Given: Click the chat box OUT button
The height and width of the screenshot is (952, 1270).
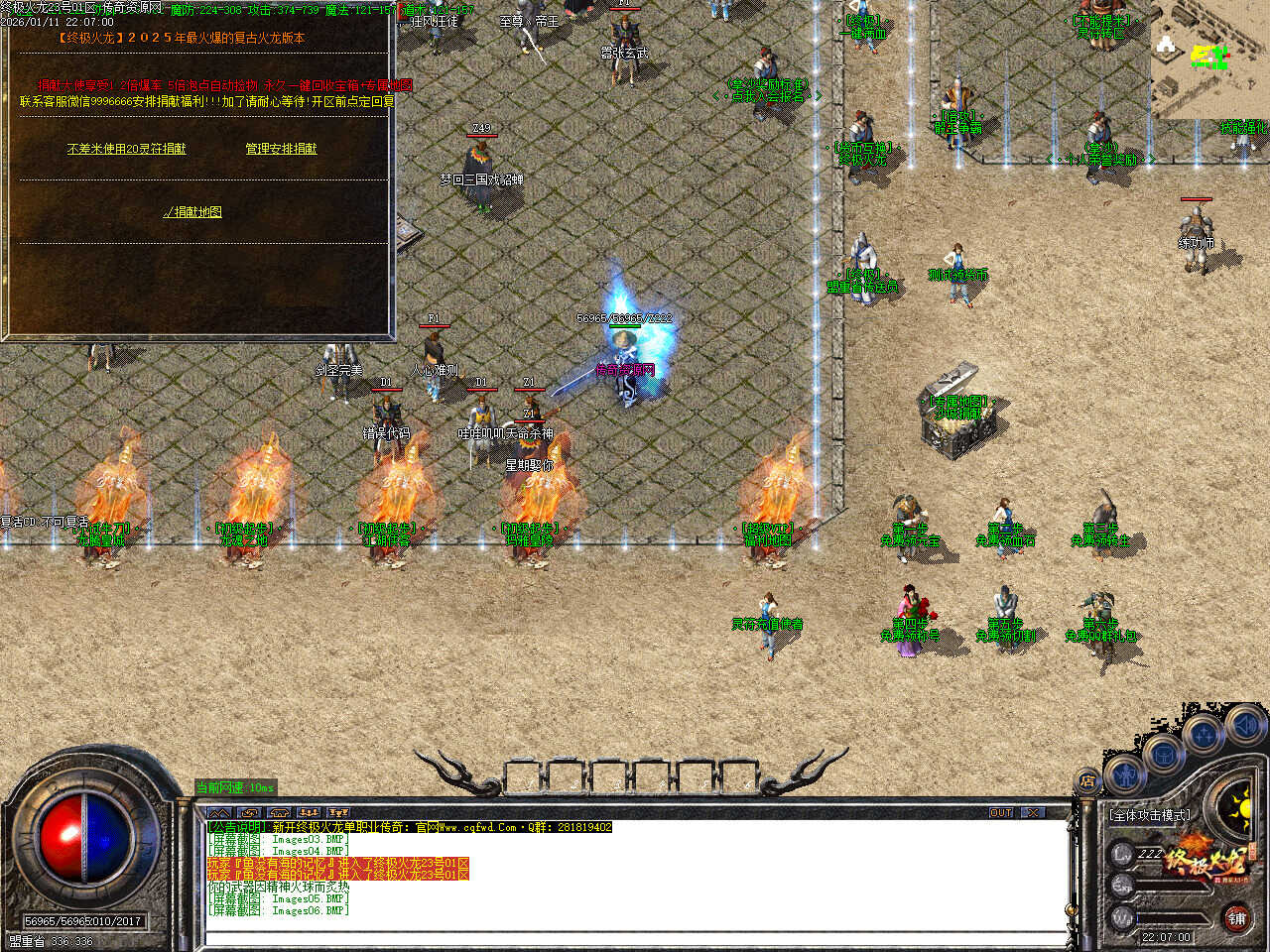Looking at the screenshot, I should (x=1001, y=812).
